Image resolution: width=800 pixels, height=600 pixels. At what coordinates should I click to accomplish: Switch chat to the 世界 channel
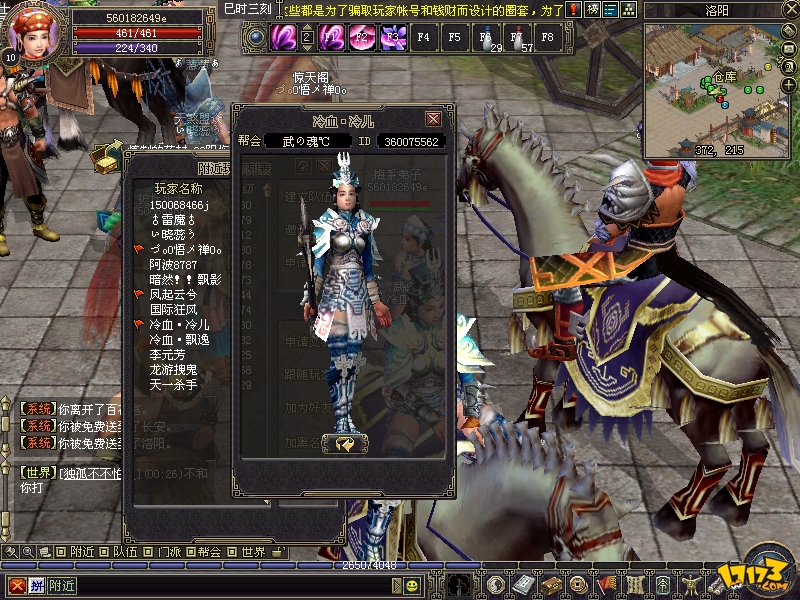click(x=253, y=552)
